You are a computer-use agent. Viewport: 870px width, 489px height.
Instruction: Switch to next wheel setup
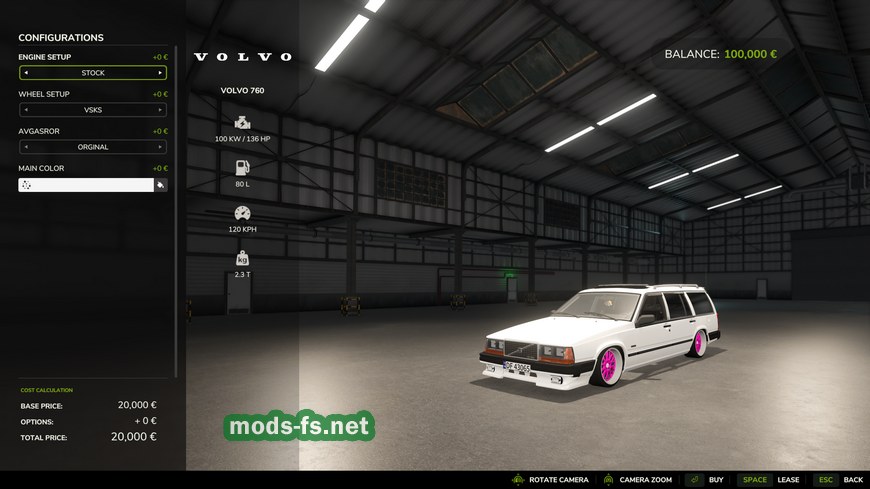coord(160,110)
